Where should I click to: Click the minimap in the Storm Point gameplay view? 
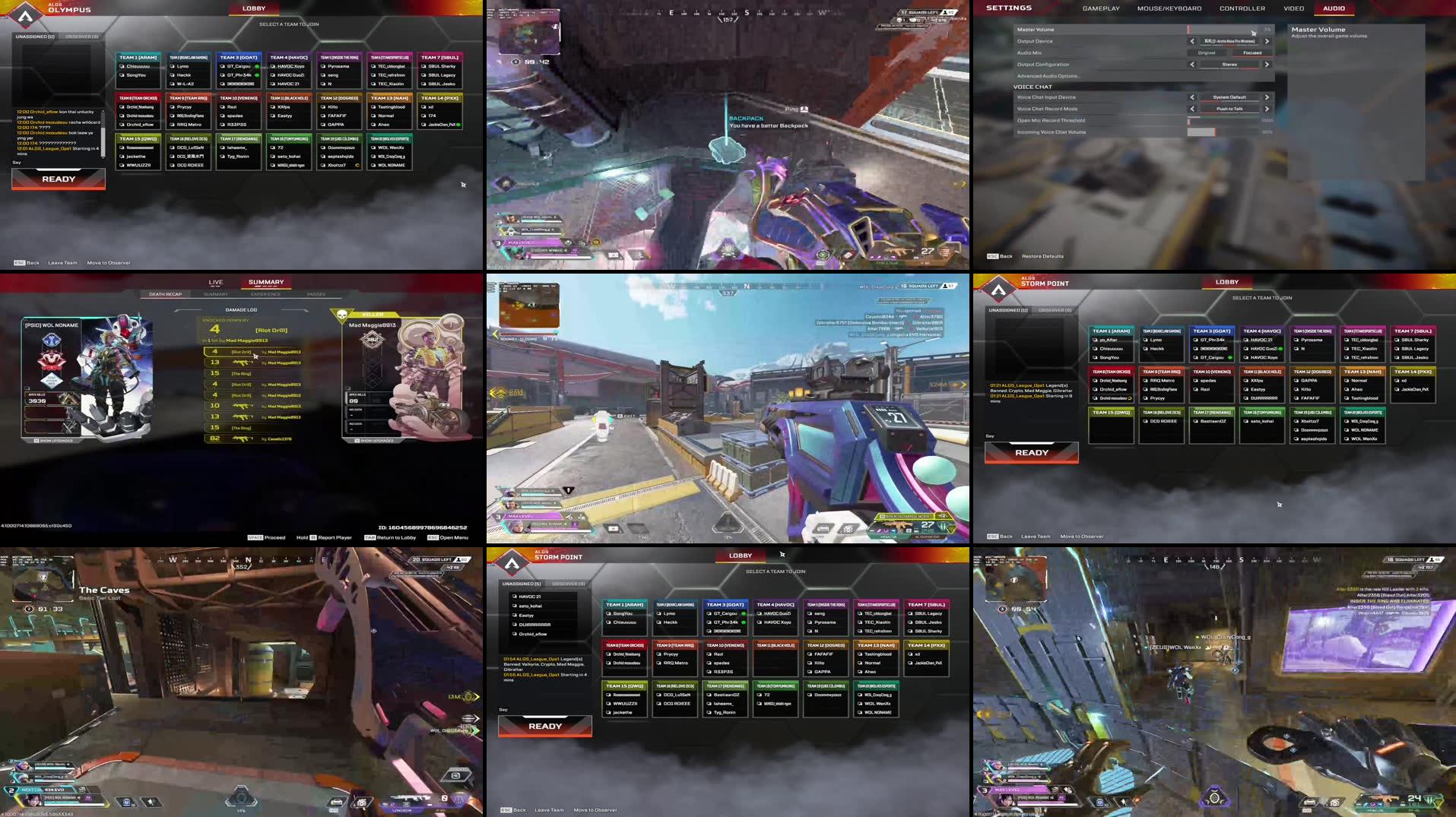pyautogui.click(x=530, y=304)
